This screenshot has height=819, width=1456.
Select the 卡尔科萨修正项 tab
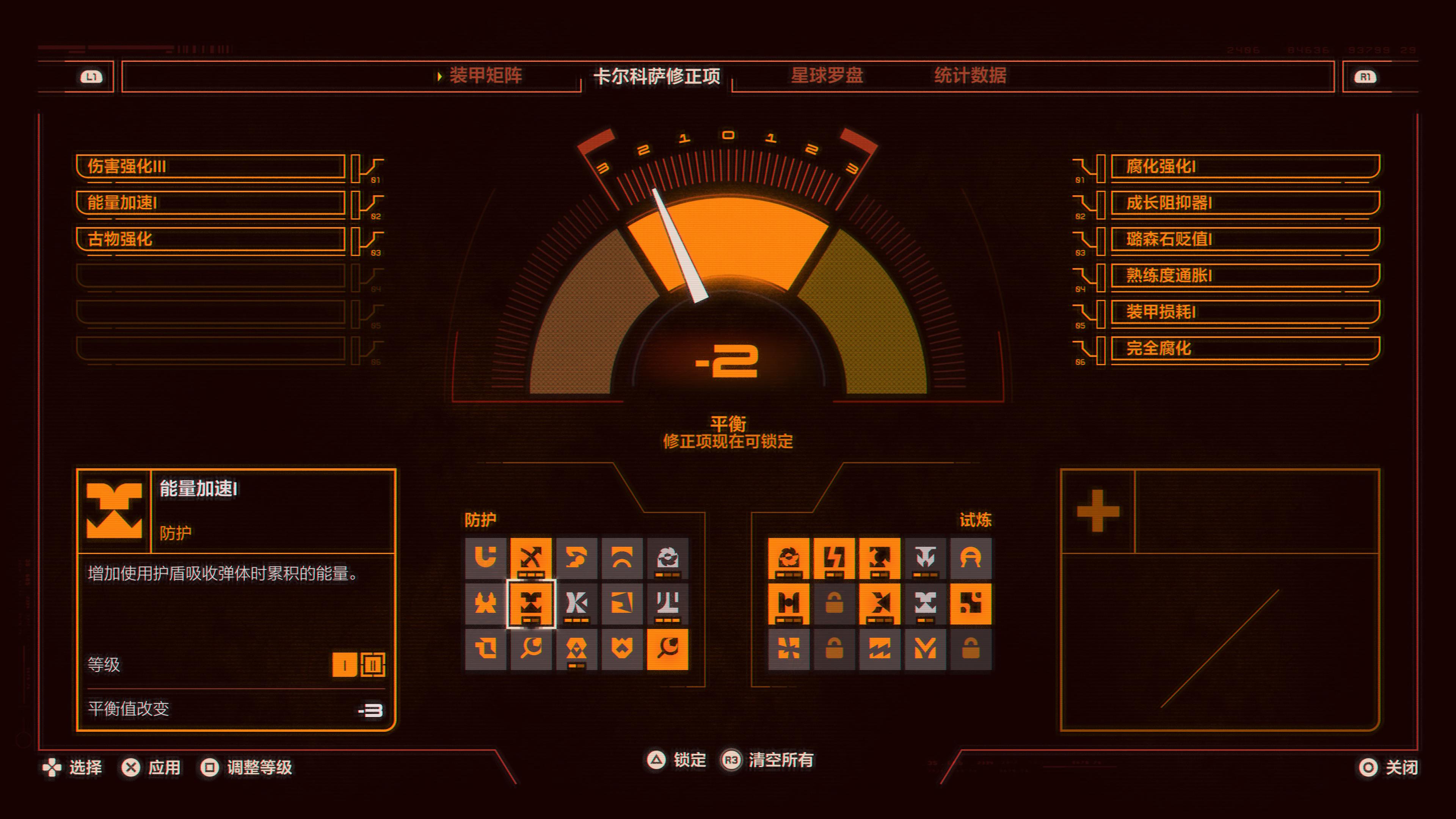click(656, 76)
